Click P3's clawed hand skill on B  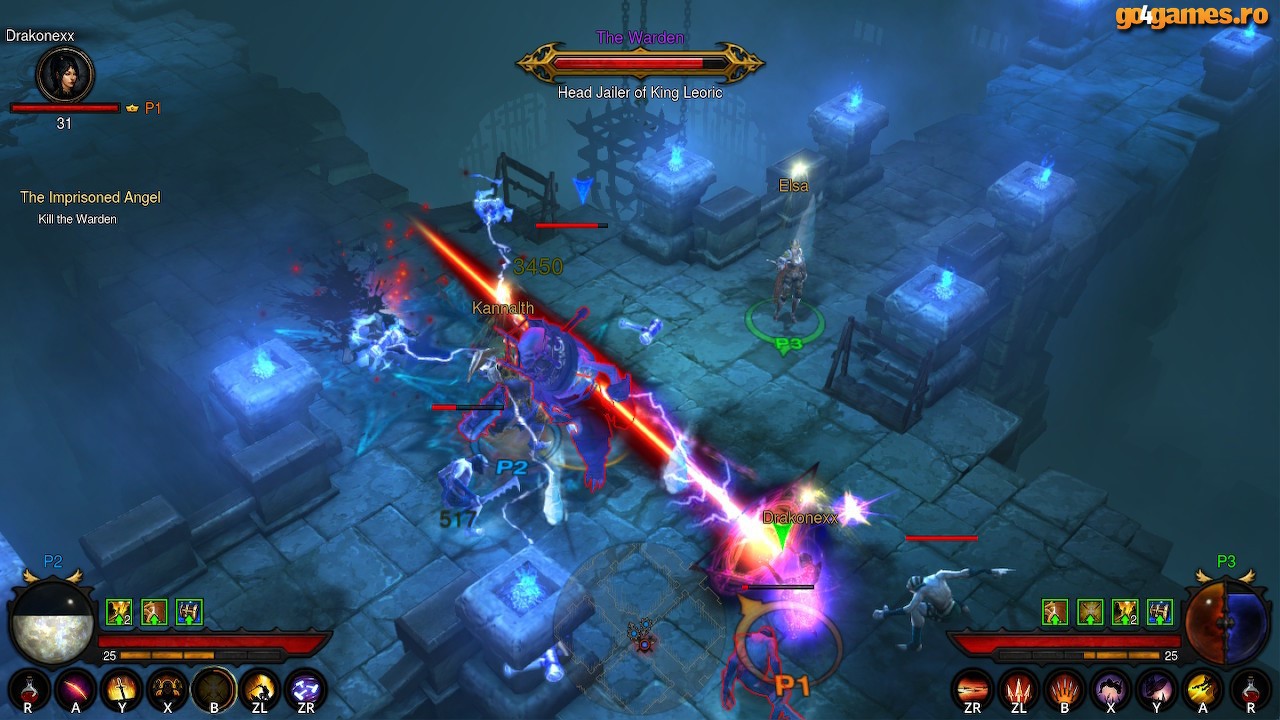[1065, 691]
